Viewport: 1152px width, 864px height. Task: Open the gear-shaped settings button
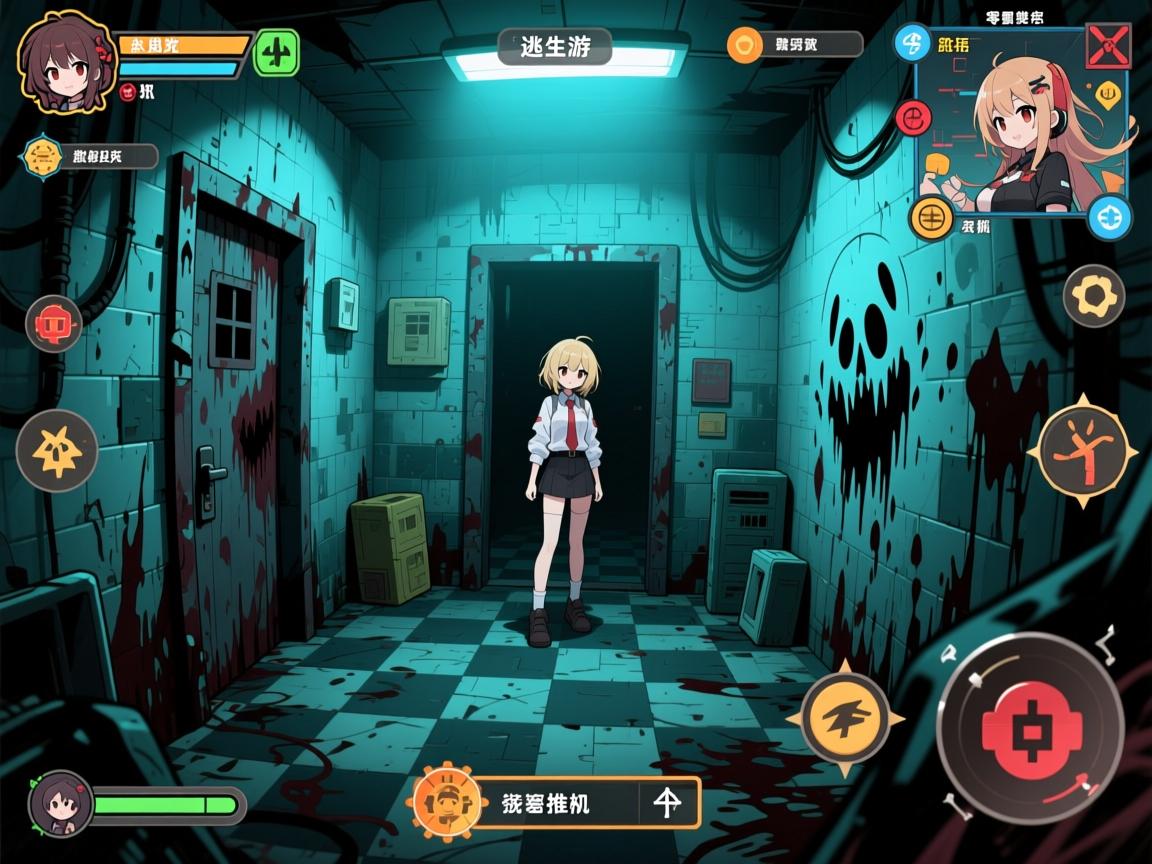coord(1093,296)
